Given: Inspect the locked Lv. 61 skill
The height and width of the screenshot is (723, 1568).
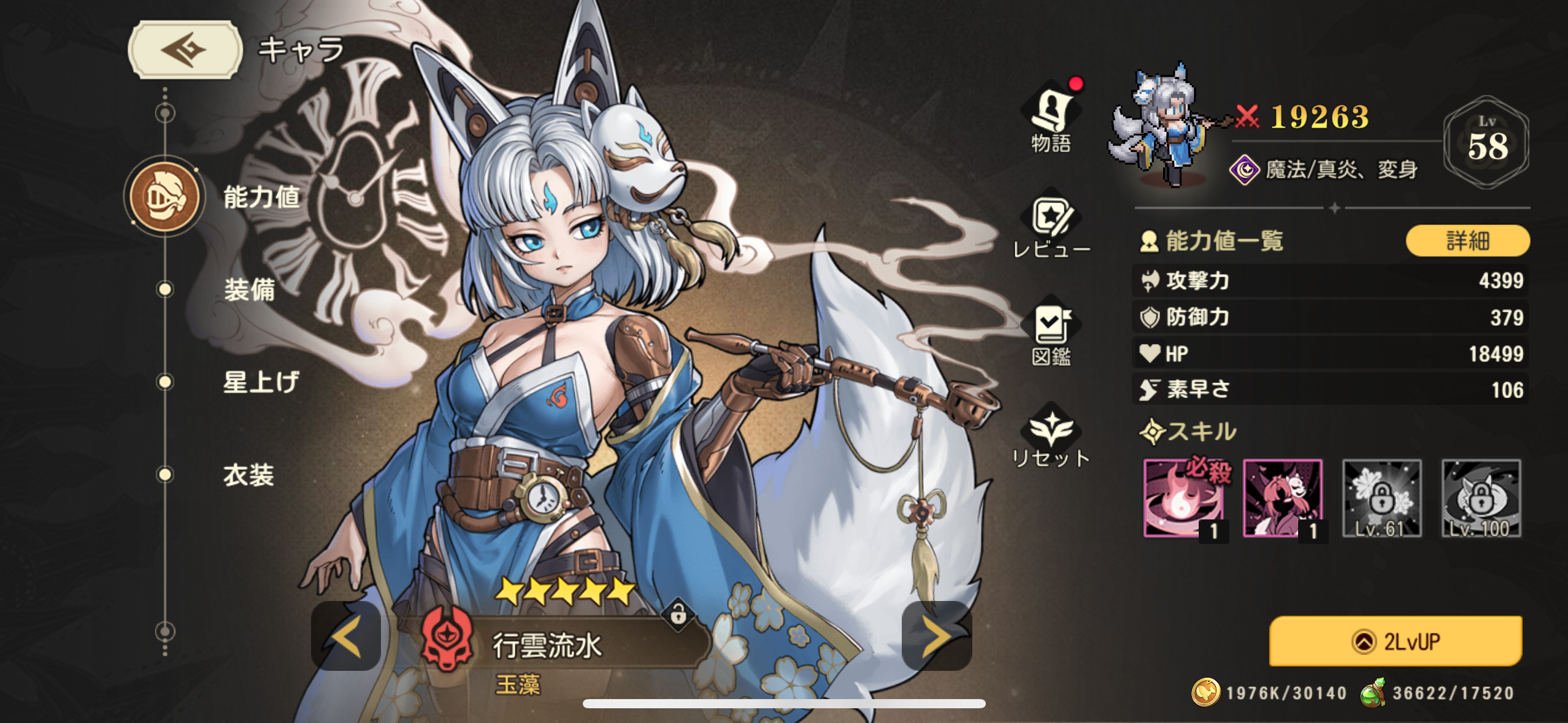Looking at the screenshot, I should click(x=1382, y=499).
